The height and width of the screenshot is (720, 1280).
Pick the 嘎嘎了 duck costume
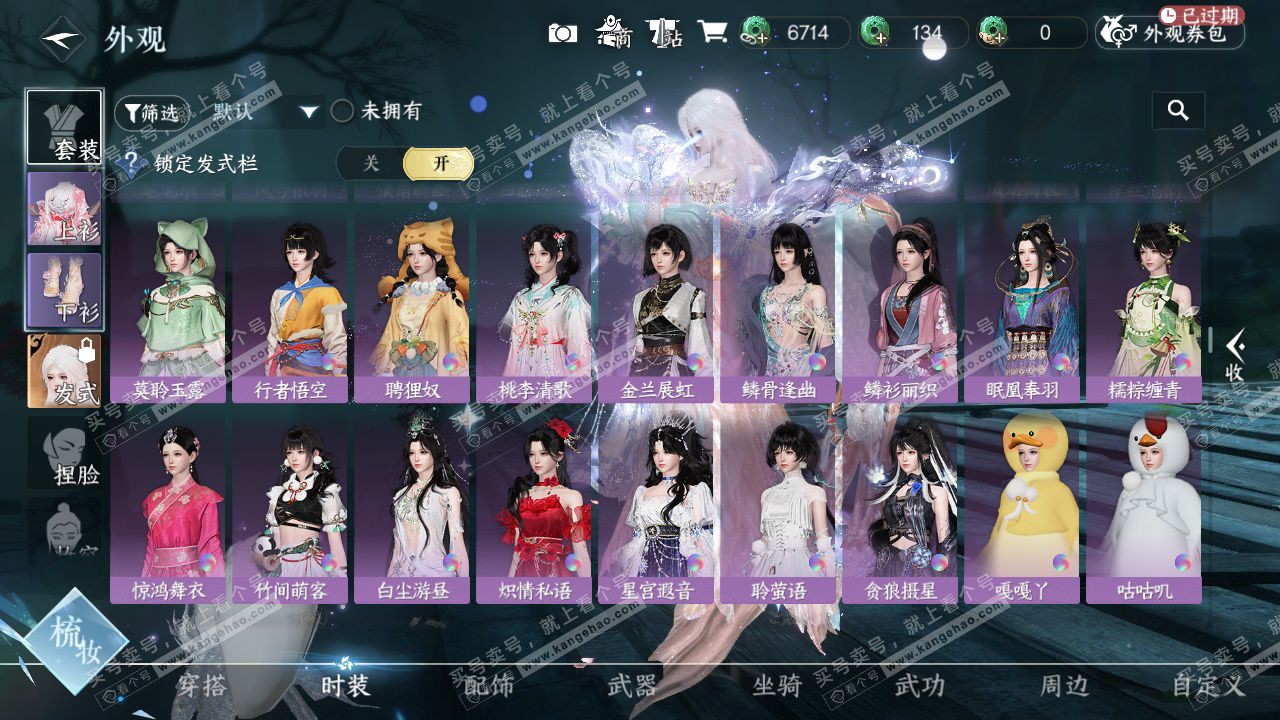1022,510
